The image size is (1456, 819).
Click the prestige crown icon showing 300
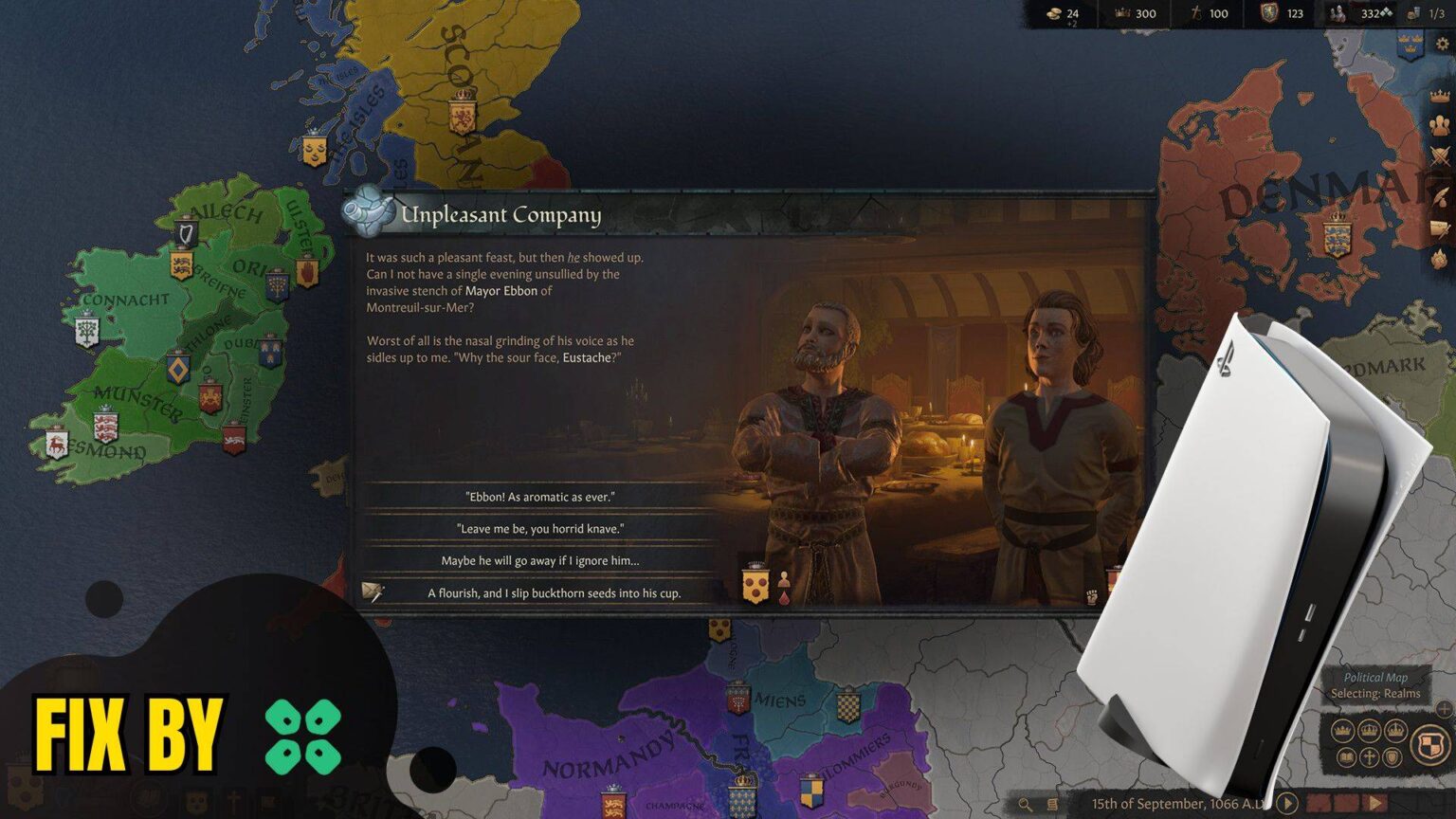coord(1122,13)
